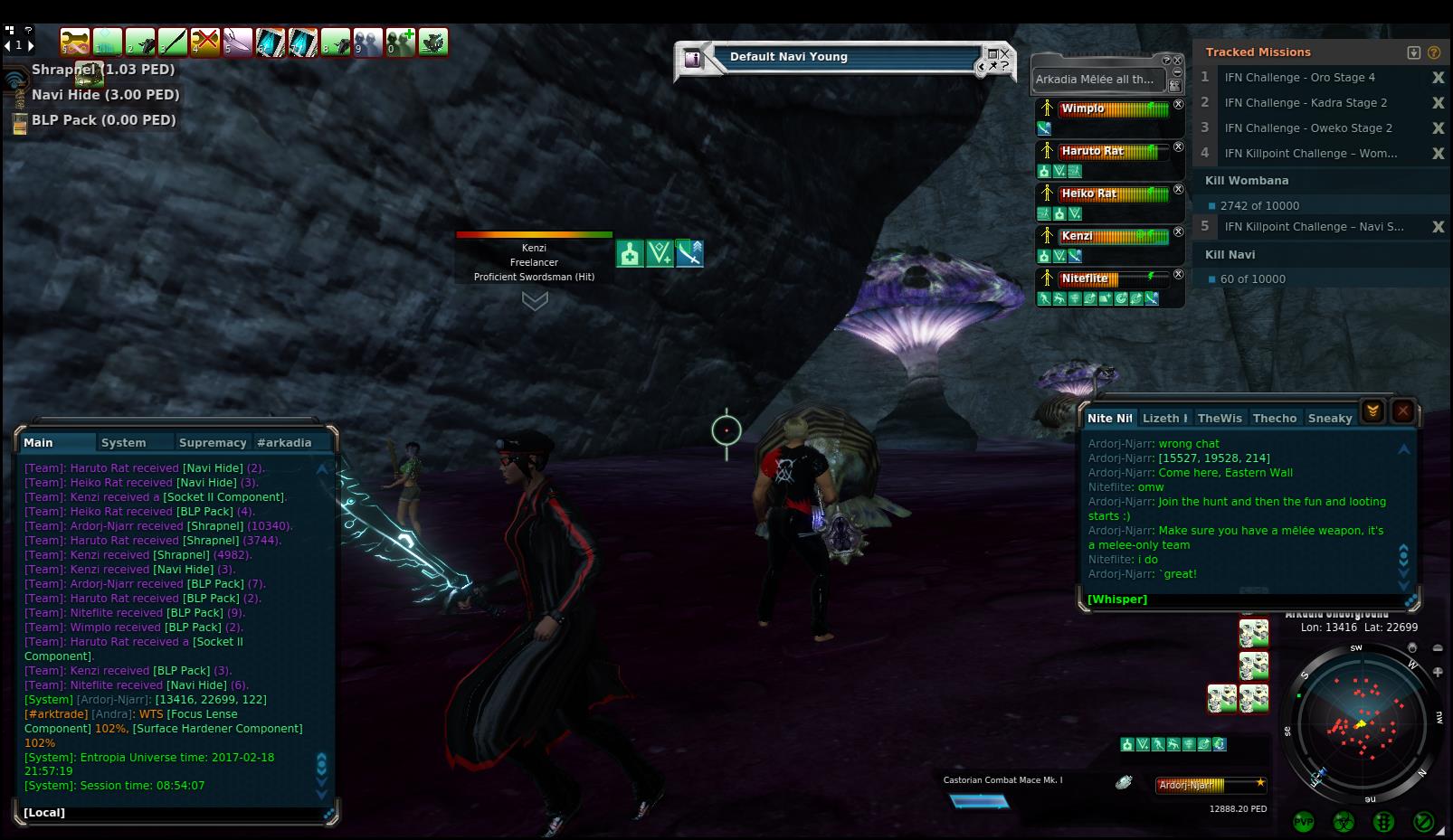Open the TheWis whisper tab
Screen dimensions: 1453x840
[x=1220, y=418]
